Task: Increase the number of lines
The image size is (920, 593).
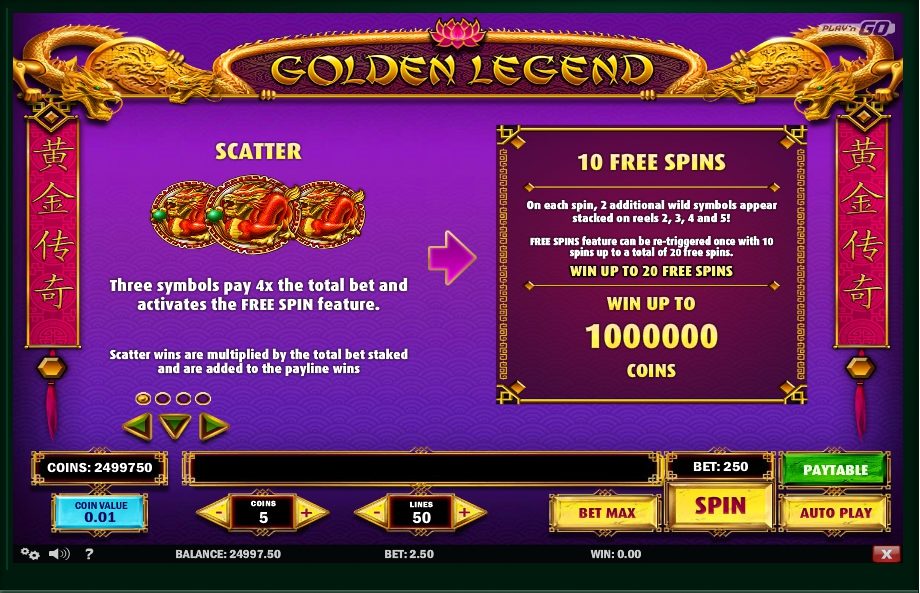Action: (466, 514)
